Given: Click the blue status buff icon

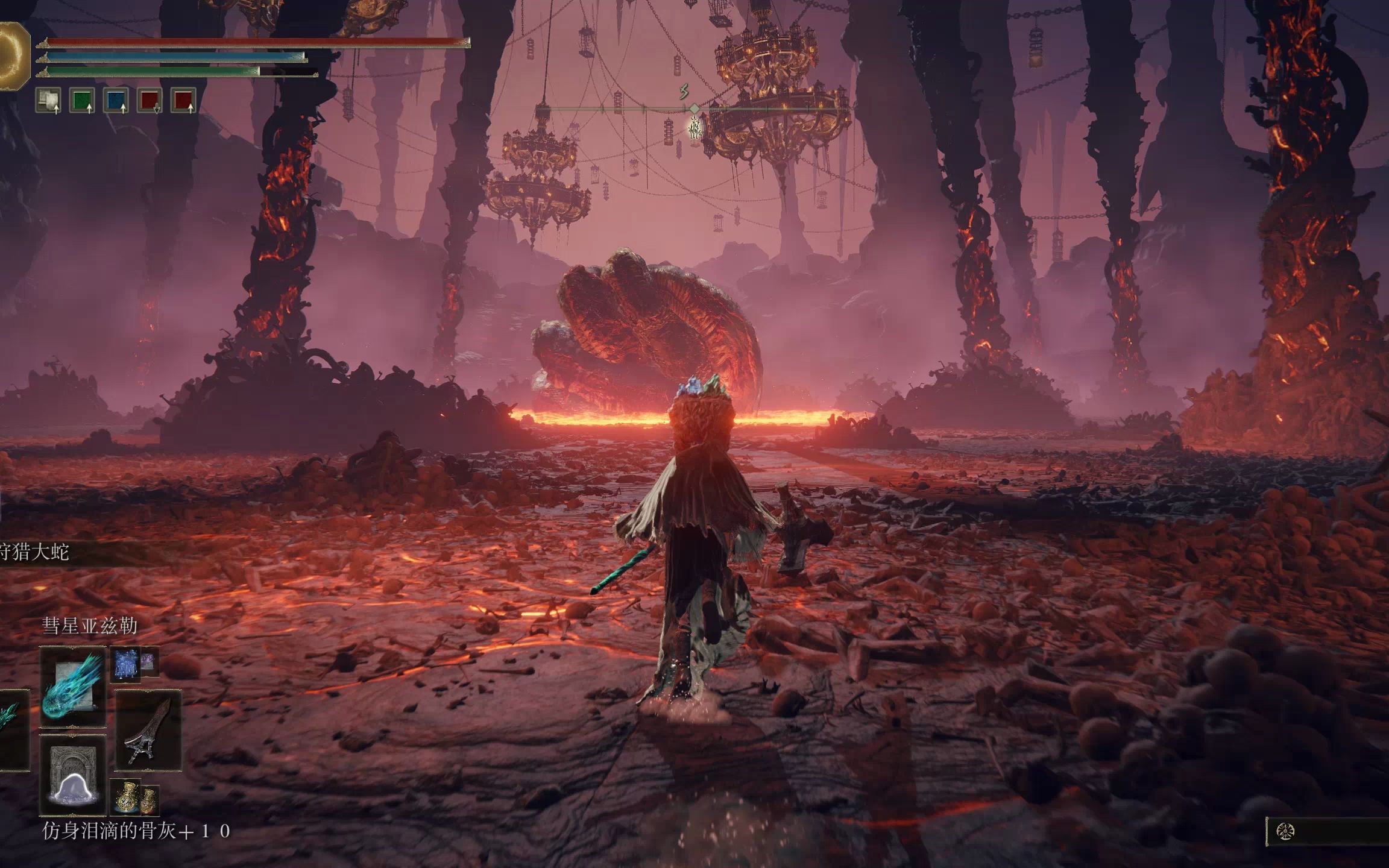Looking at the screenshot, I should click(x=116, y=101).
